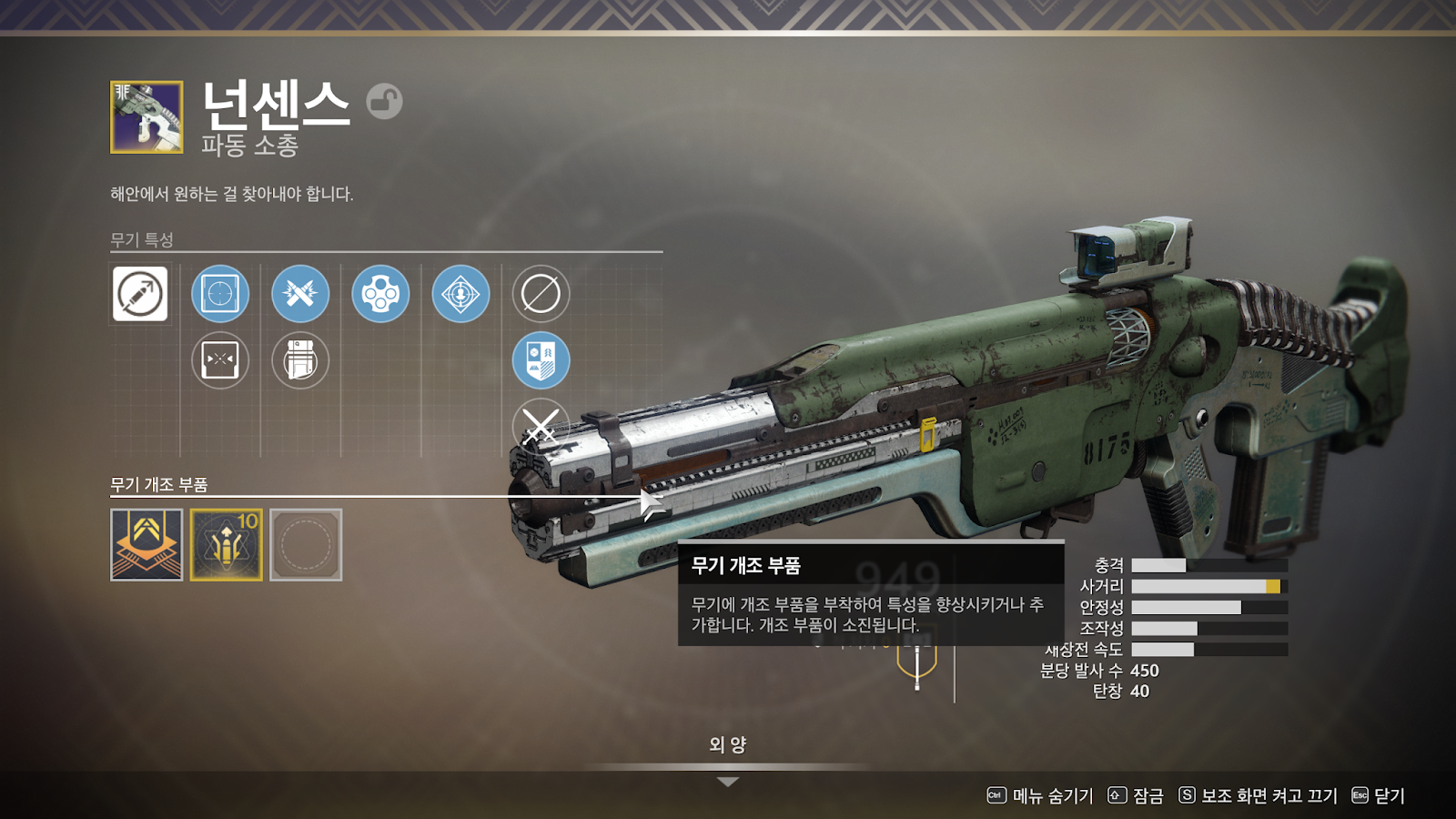Open the golden masterwork tier 10 slot

tap(227, 544)
